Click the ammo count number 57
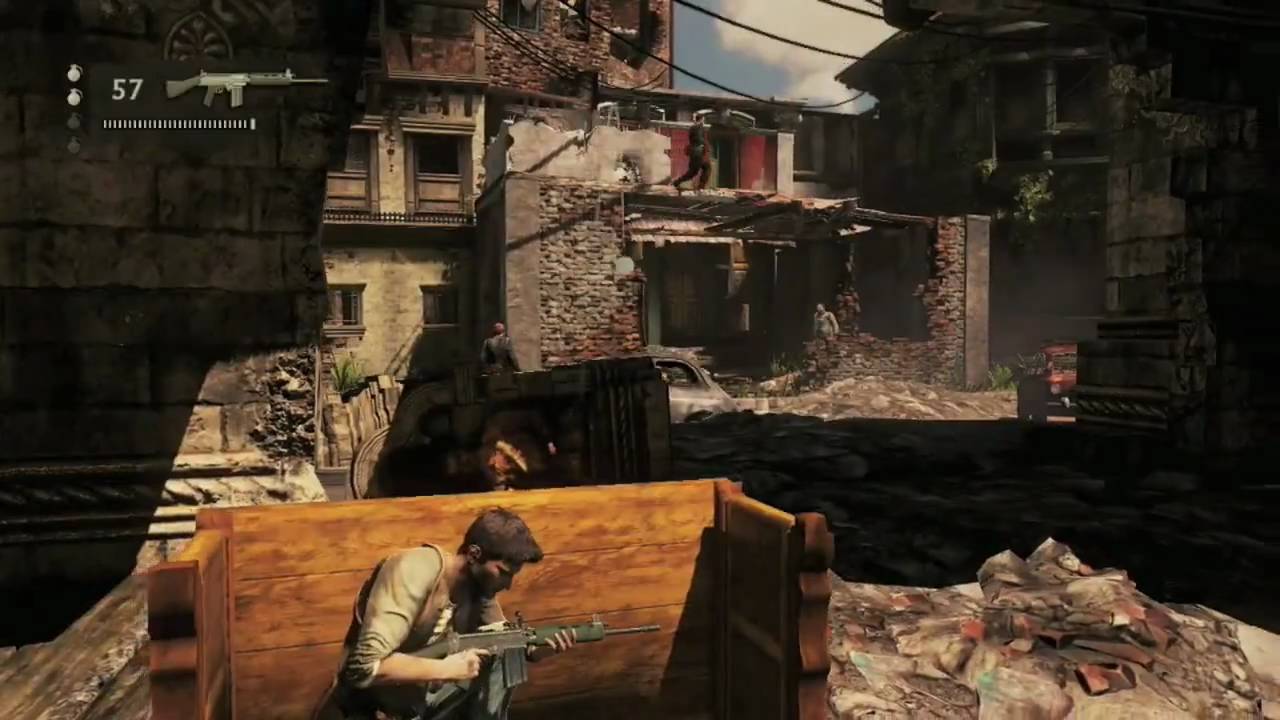This screenshot has height=720, width=1280. click(x=127, y=90)
